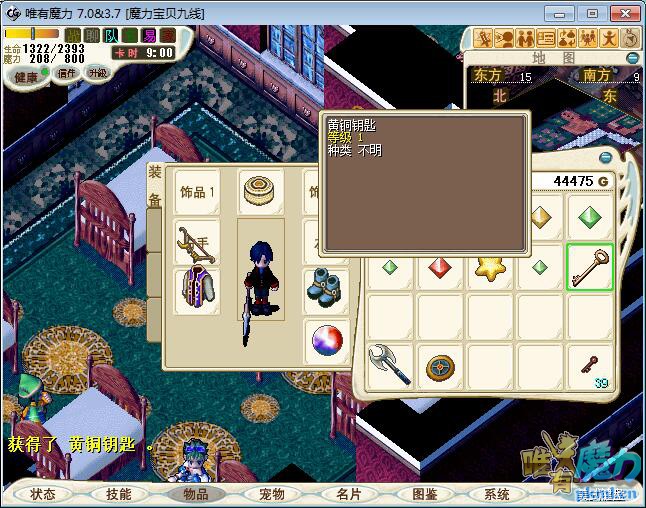Open the 名片 name card menu
This screenshot has height=508, width=646.
[x=347, y=494]
